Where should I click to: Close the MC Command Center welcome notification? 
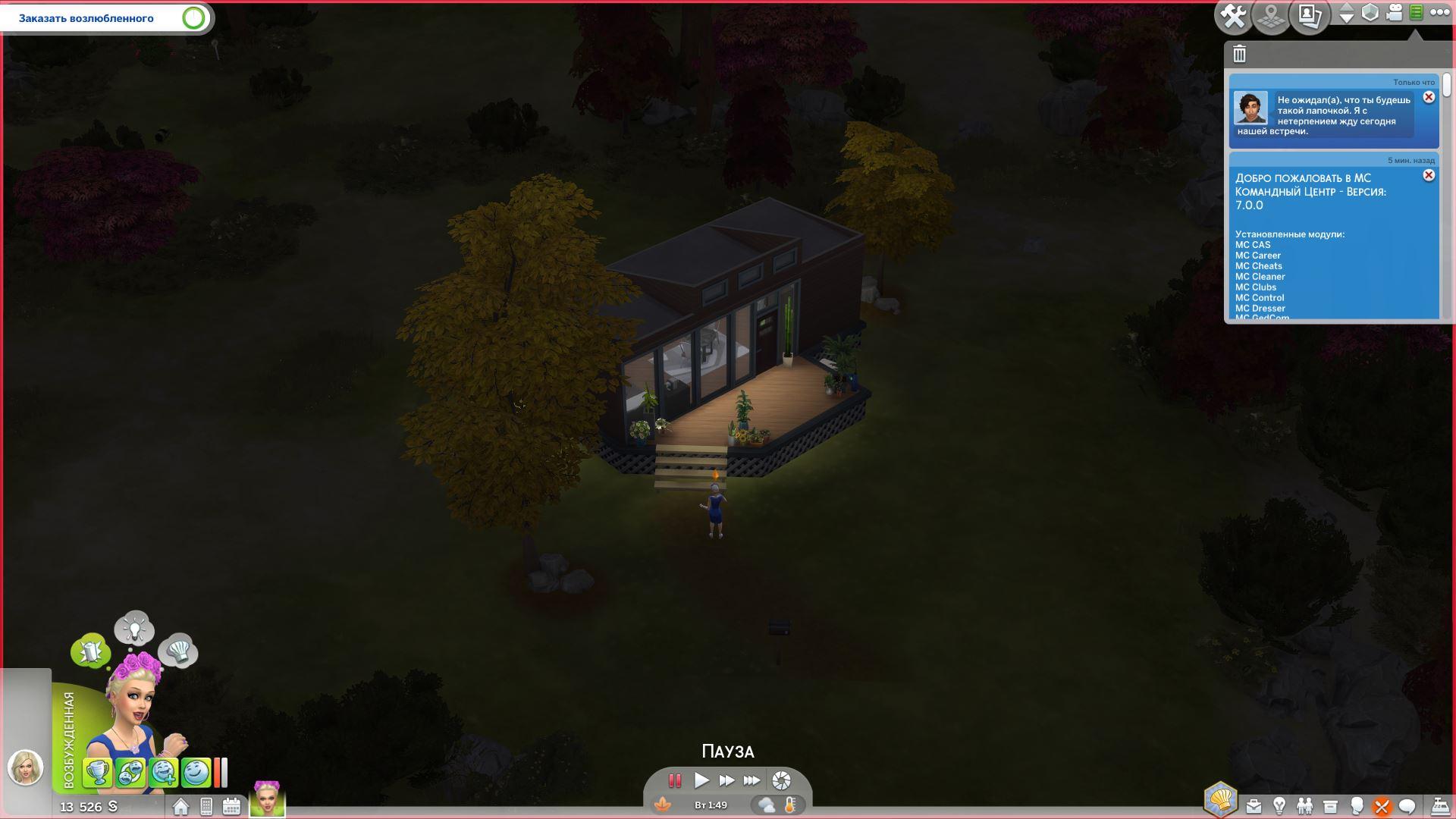(x=1429, y=175)
